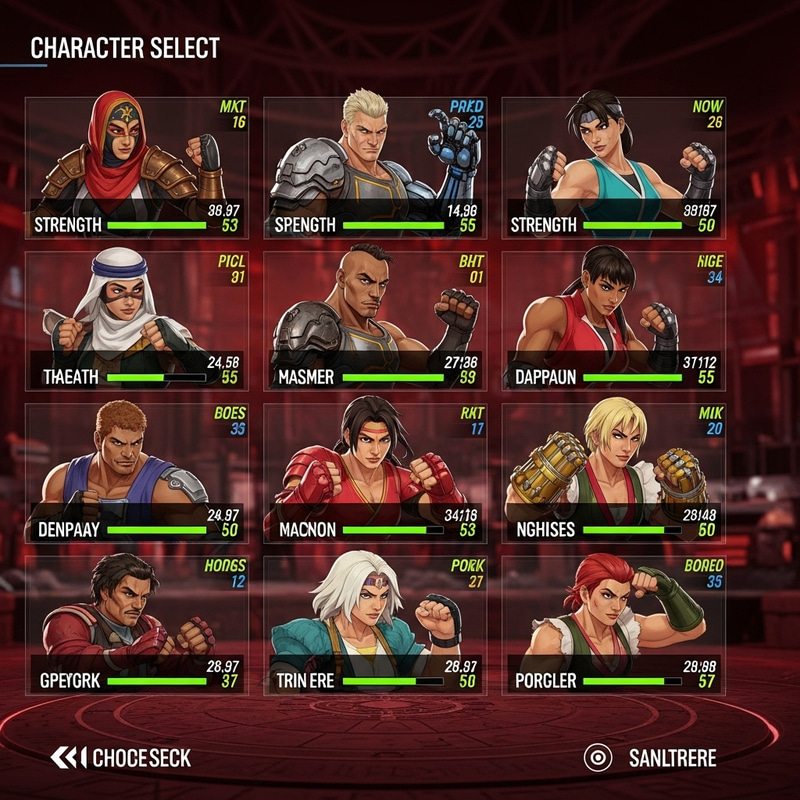Select the THAEATH character tile
The width and height of the screenshot is (800, 800).
click(137, 320)
